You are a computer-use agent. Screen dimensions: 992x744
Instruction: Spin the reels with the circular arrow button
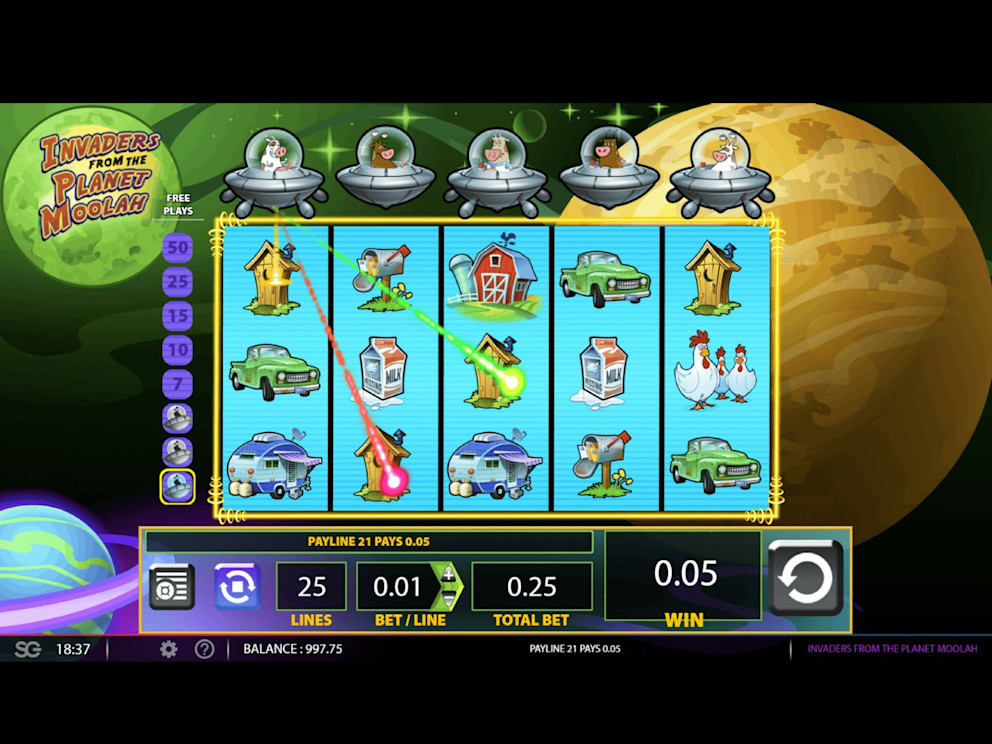(x=805, y=578)
